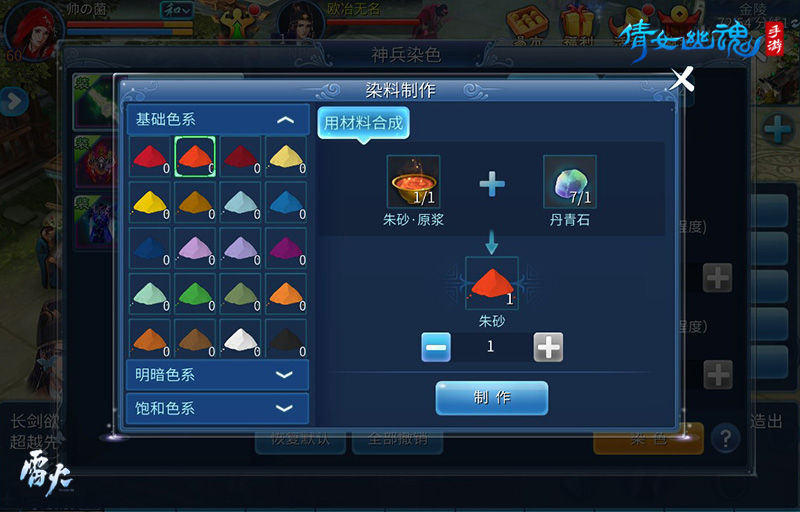Viewport: 800px width, 512px height.
Task: Select the 丹青石 material slot
Action: coord(570,182)
